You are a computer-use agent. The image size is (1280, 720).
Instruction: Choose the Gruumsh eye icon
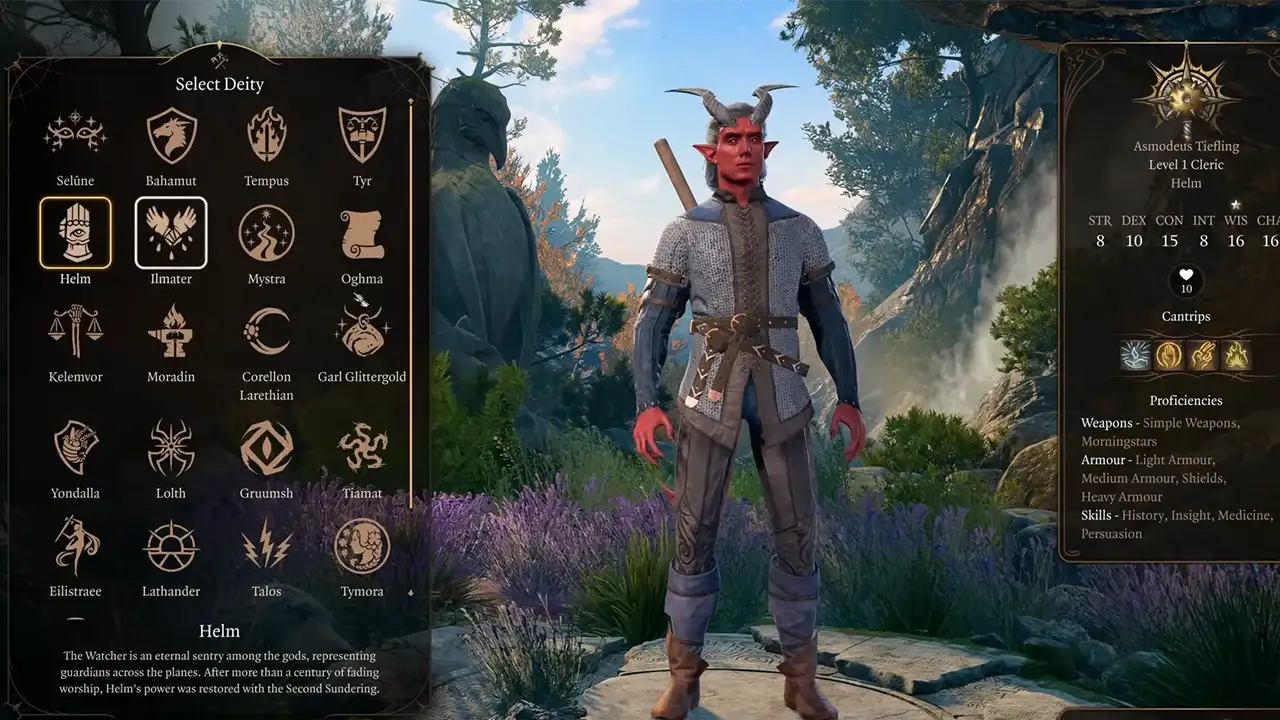coord(266,447)
